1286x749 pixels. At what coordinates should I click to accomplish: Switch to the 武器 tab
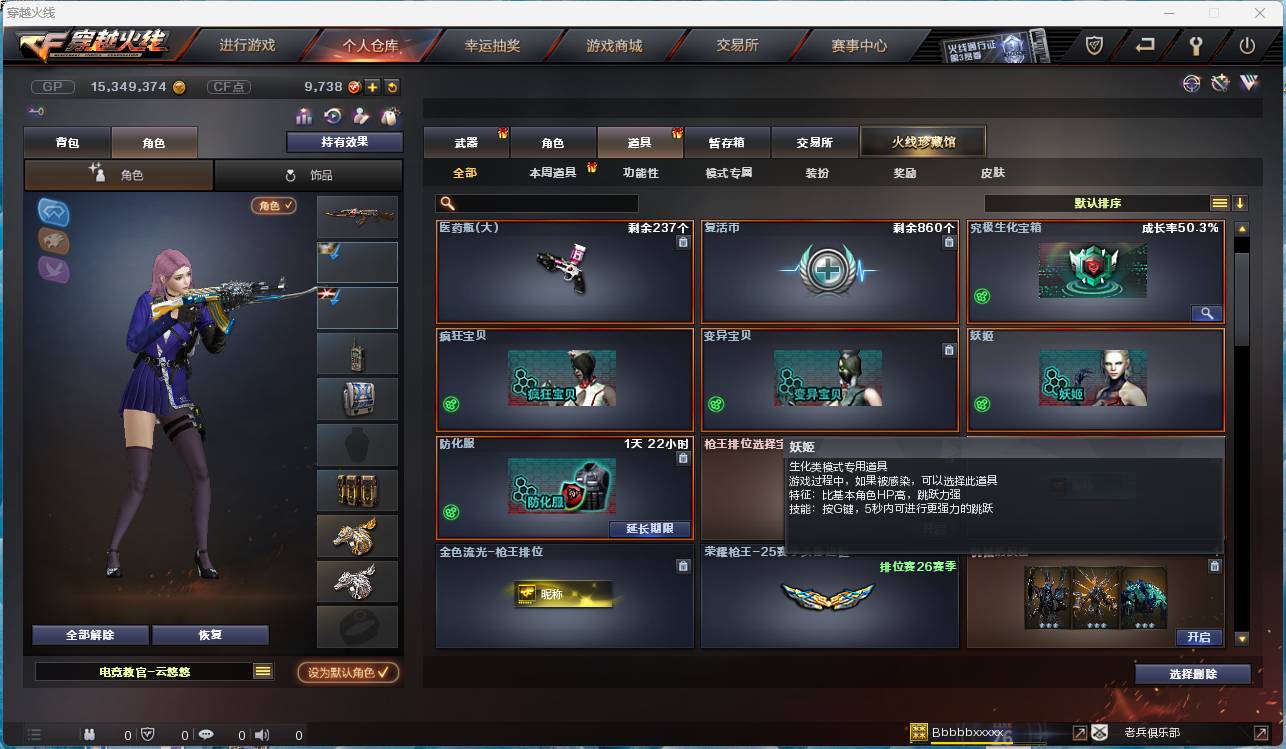tap(467, 141)
